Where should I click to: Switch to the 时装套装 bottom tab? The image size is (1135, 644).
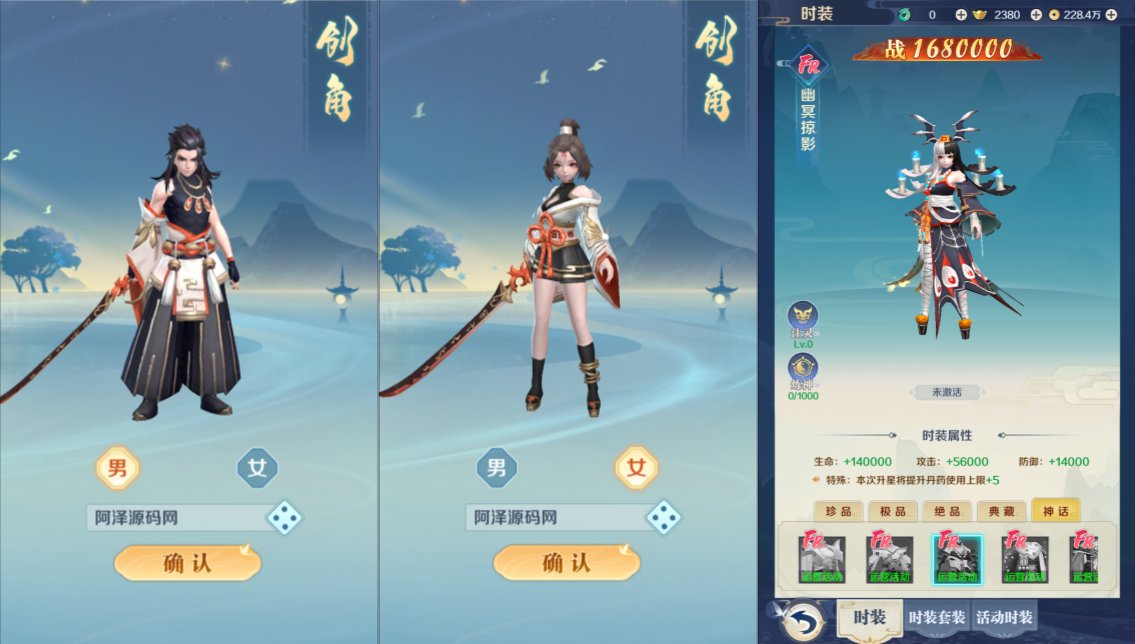(x=937, y=617)
